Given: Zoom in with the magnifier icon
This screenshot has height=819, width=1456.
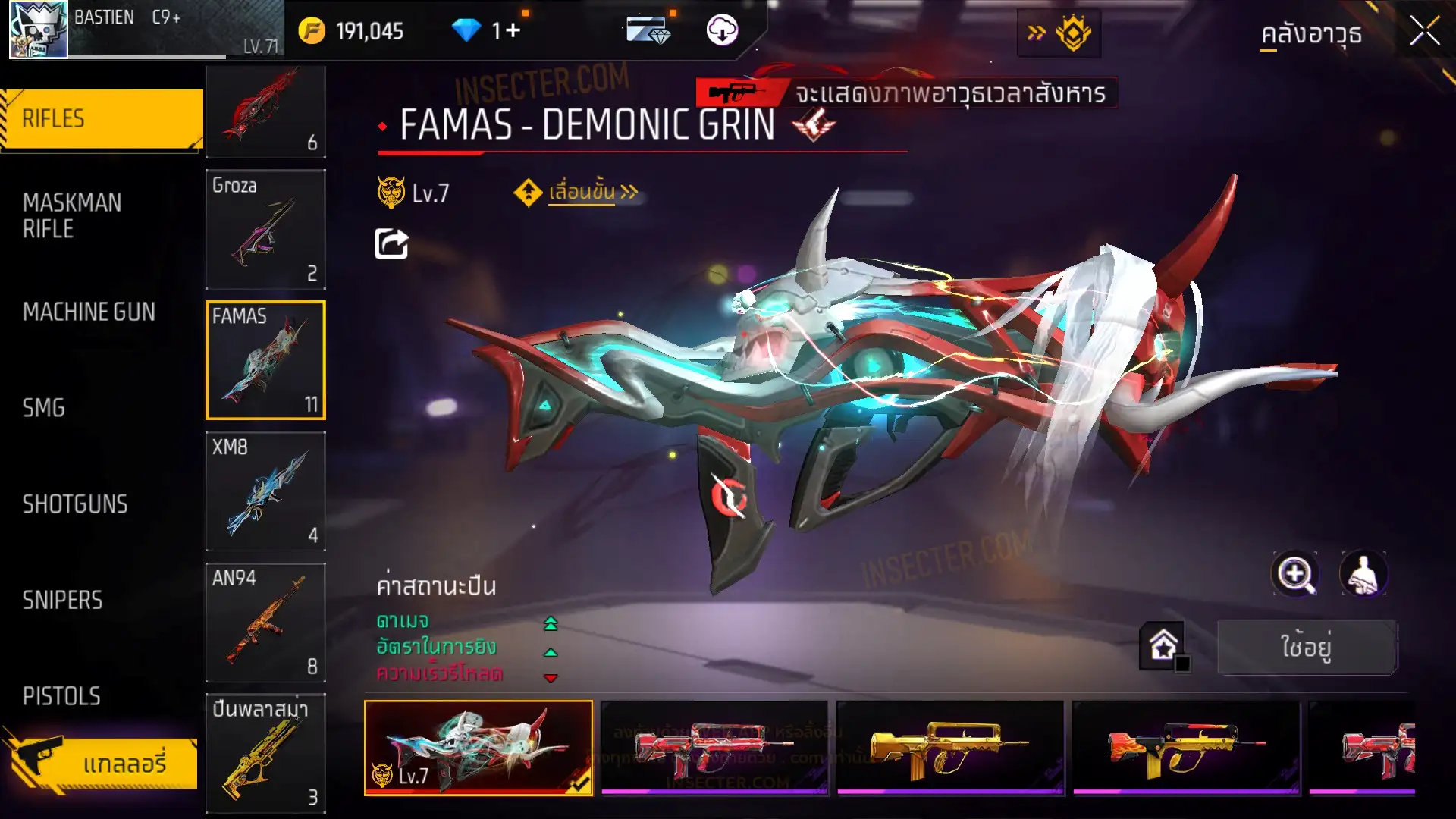Looking at the screenshot, I should [1294, 574].
